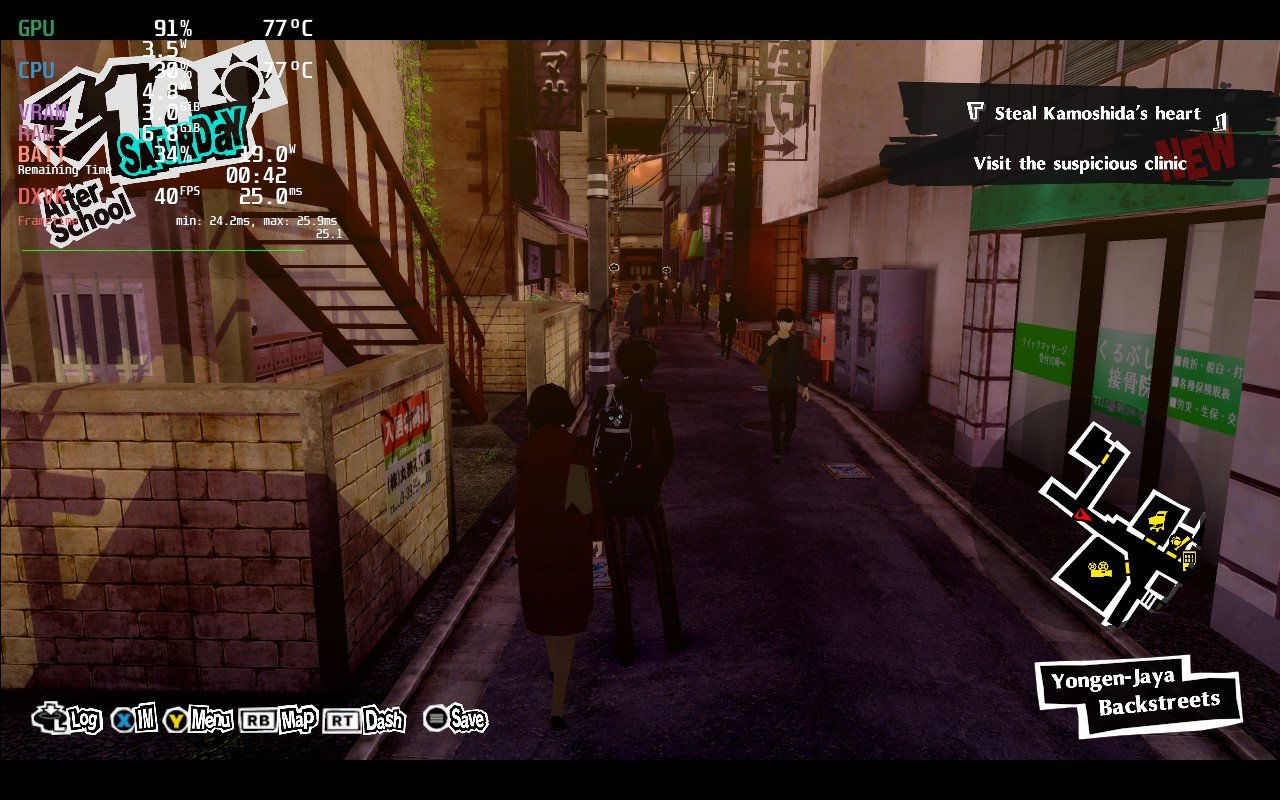Select the shopping cart marker on minimap

coord(1158,519)
